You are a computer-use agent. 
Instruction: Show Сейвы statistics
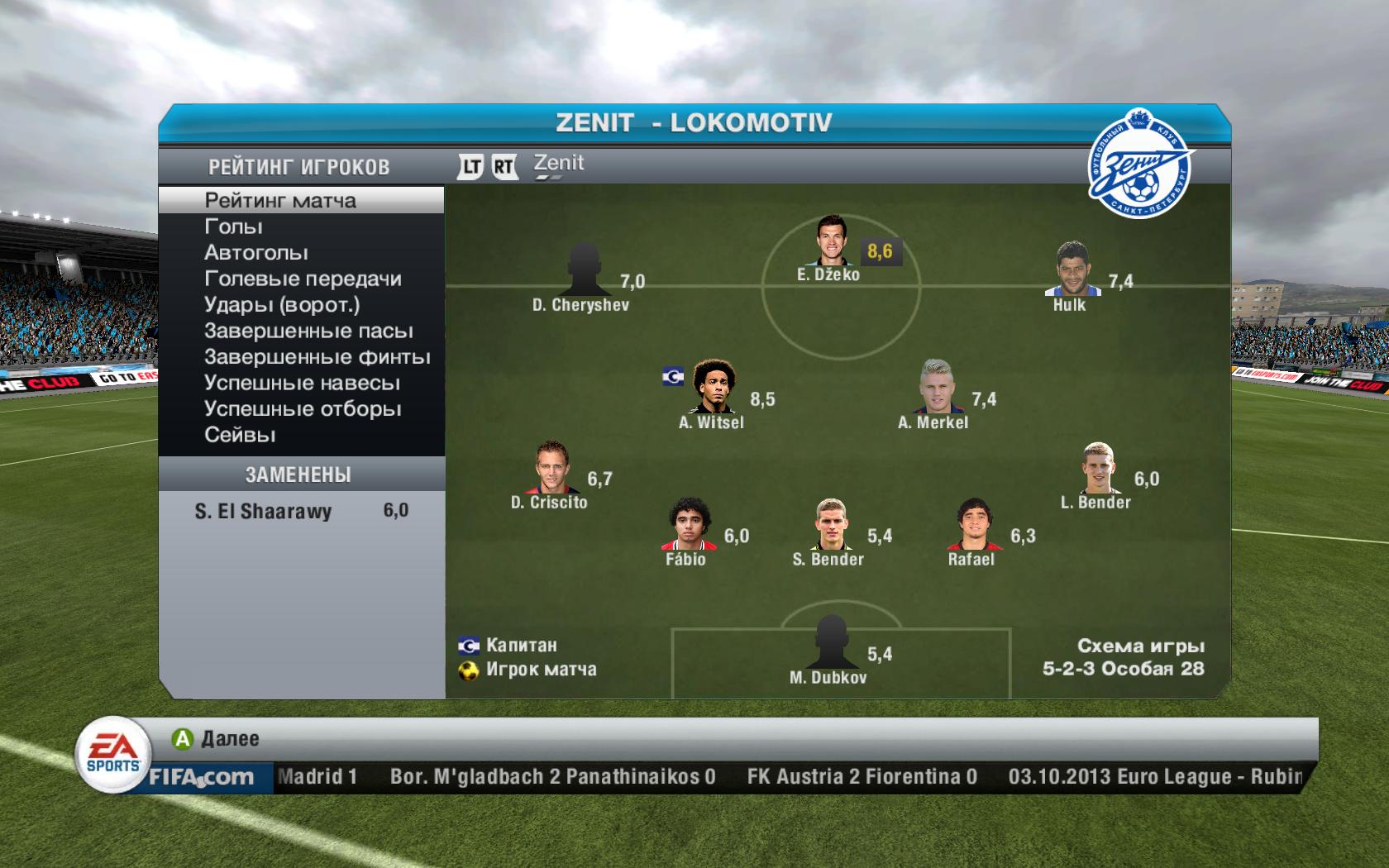click(x=240, y=435)
